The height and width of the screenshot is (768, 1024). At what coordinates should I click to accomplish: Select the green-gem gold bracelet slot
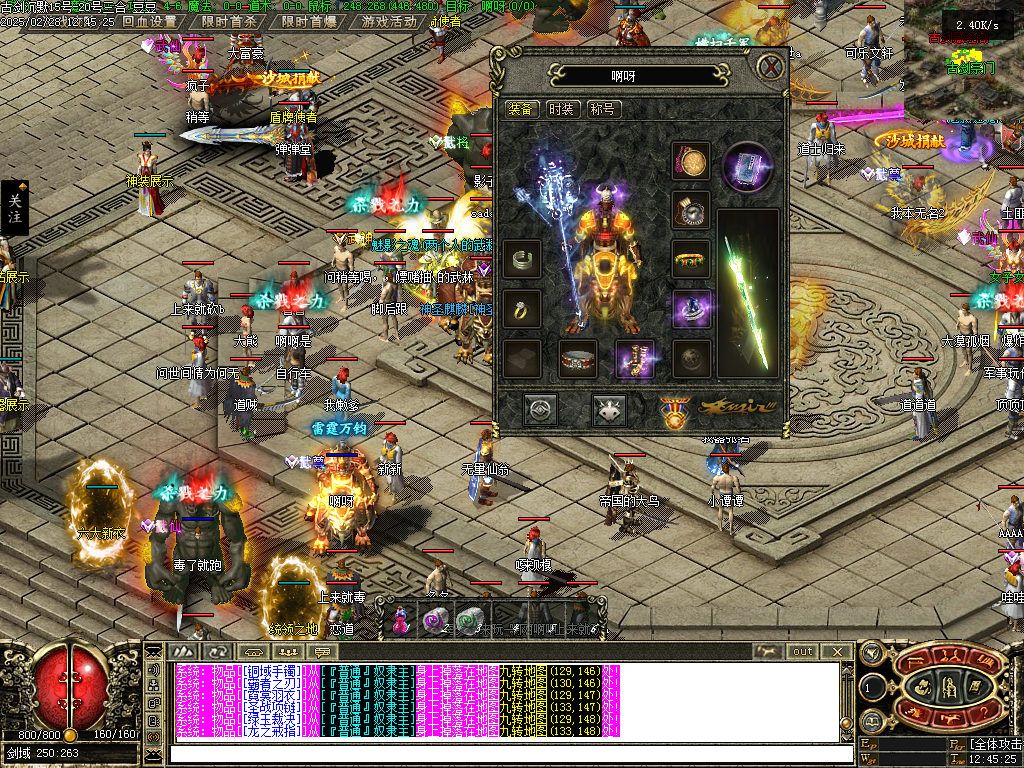pos(691,260)
